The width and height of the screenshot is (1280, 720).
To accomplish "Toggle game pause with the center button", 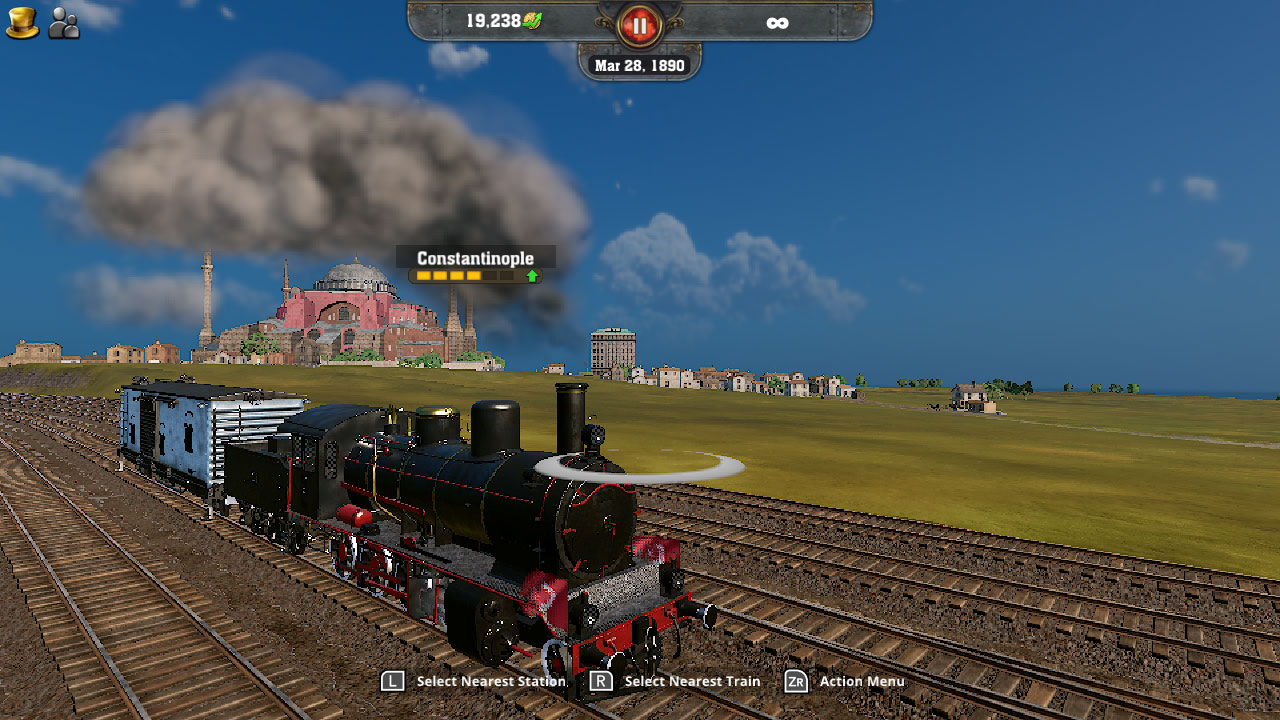I will [641, 24].
